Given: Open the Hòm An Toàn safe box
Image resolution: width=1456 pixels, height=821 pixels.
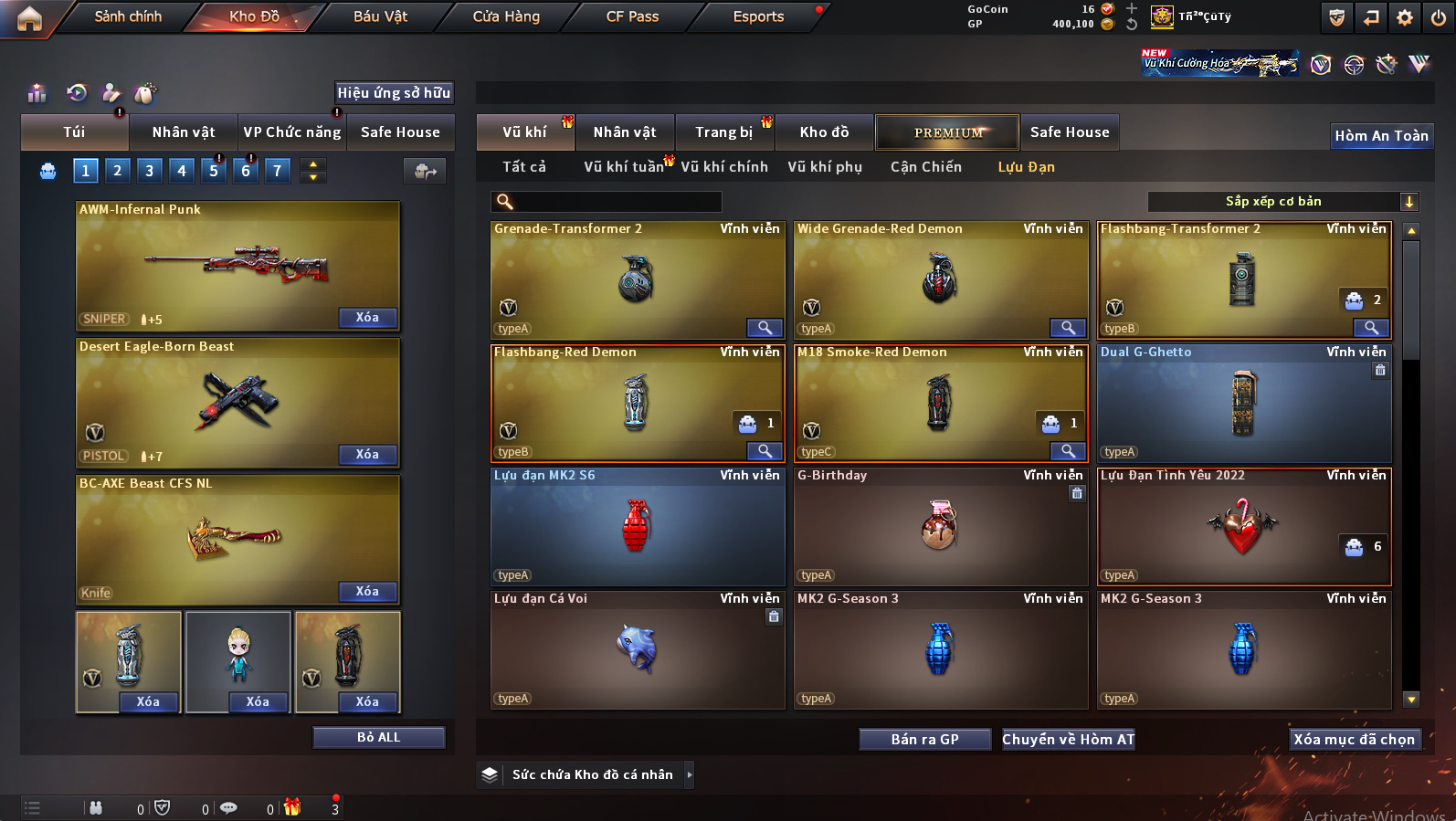Looking at the screenshot, I should pos(1381,136).
